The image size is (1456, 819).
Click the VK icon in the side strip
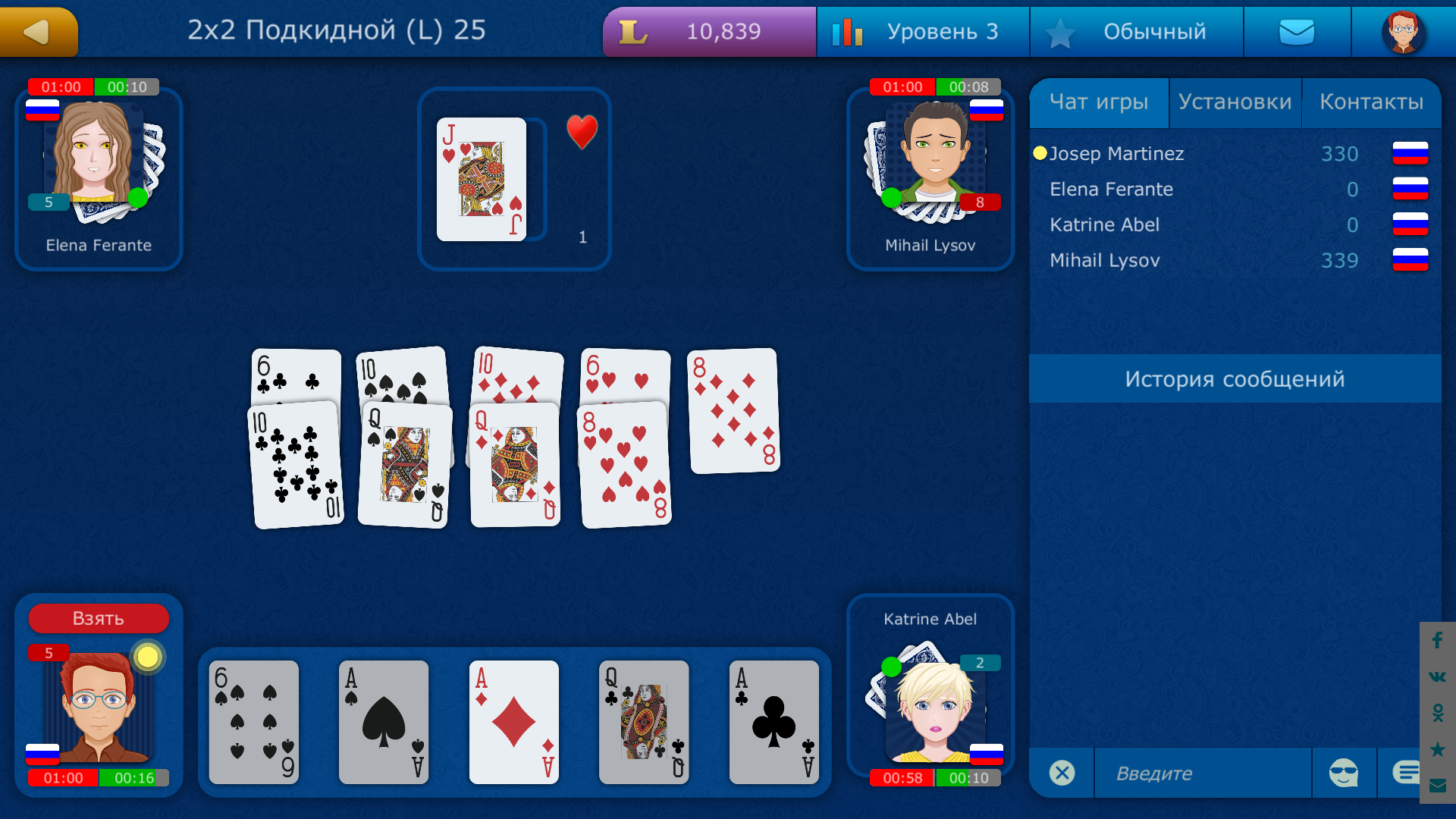tap(1436, 677)
